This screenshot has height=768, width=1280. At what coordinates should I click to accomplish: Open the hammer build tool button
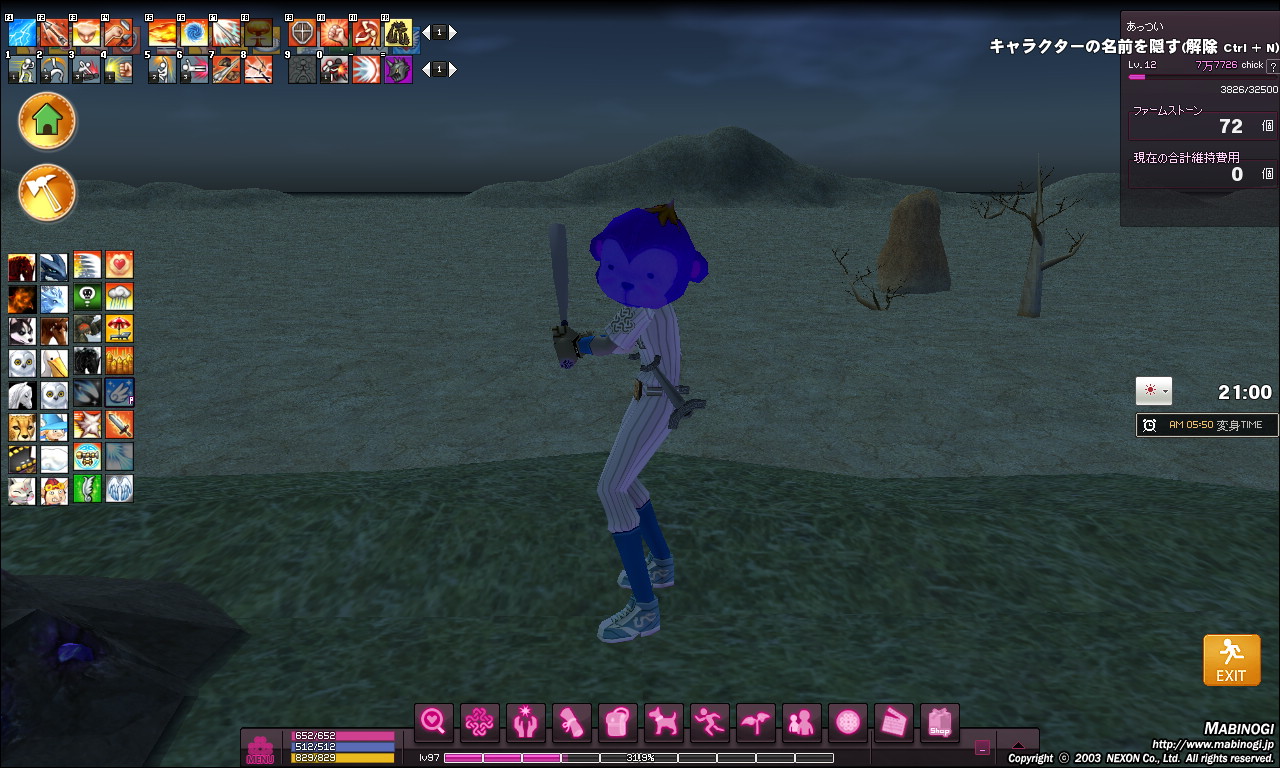tap(47, 192)
